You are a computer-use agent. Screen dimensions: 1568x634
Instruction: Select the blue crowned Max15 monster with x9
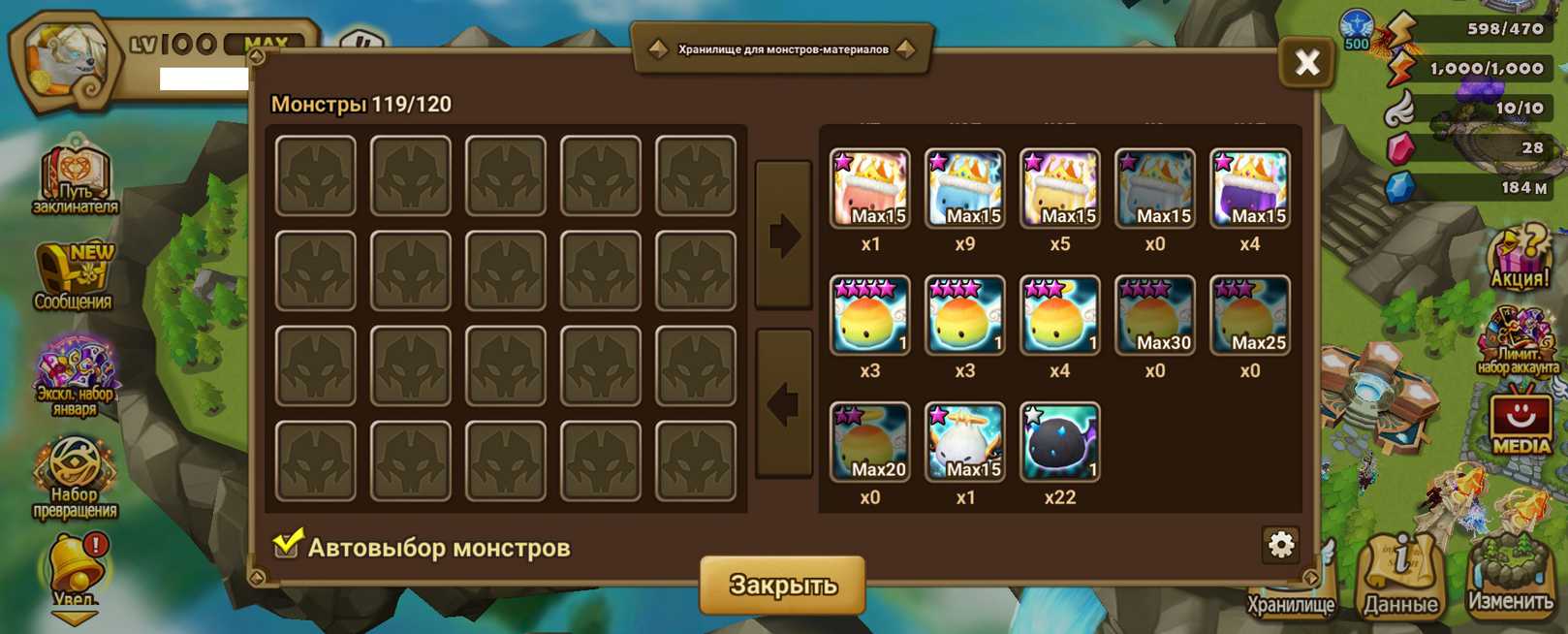(x=964, y=188)
